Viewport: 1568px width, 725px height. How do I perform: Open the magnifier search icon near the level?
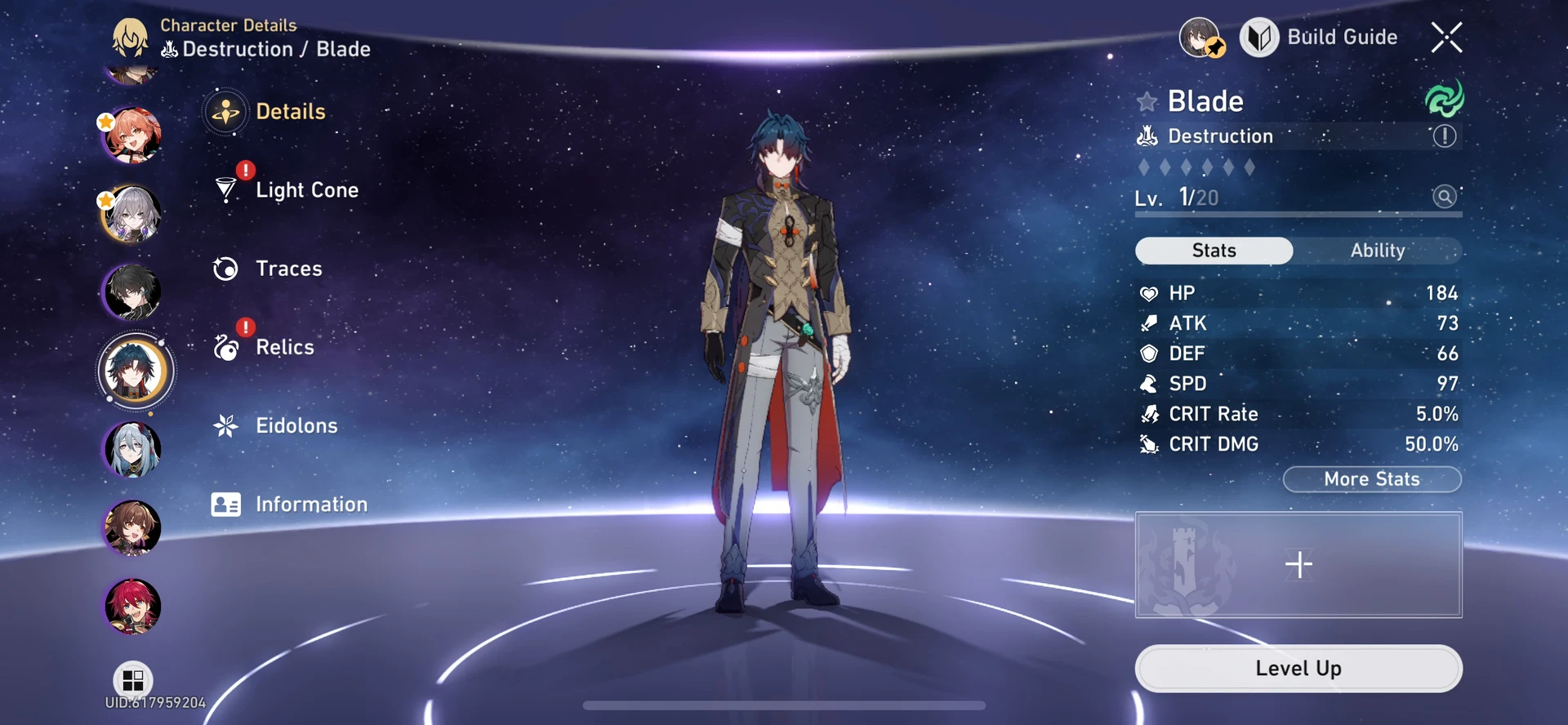click(x=1444, y=197)
